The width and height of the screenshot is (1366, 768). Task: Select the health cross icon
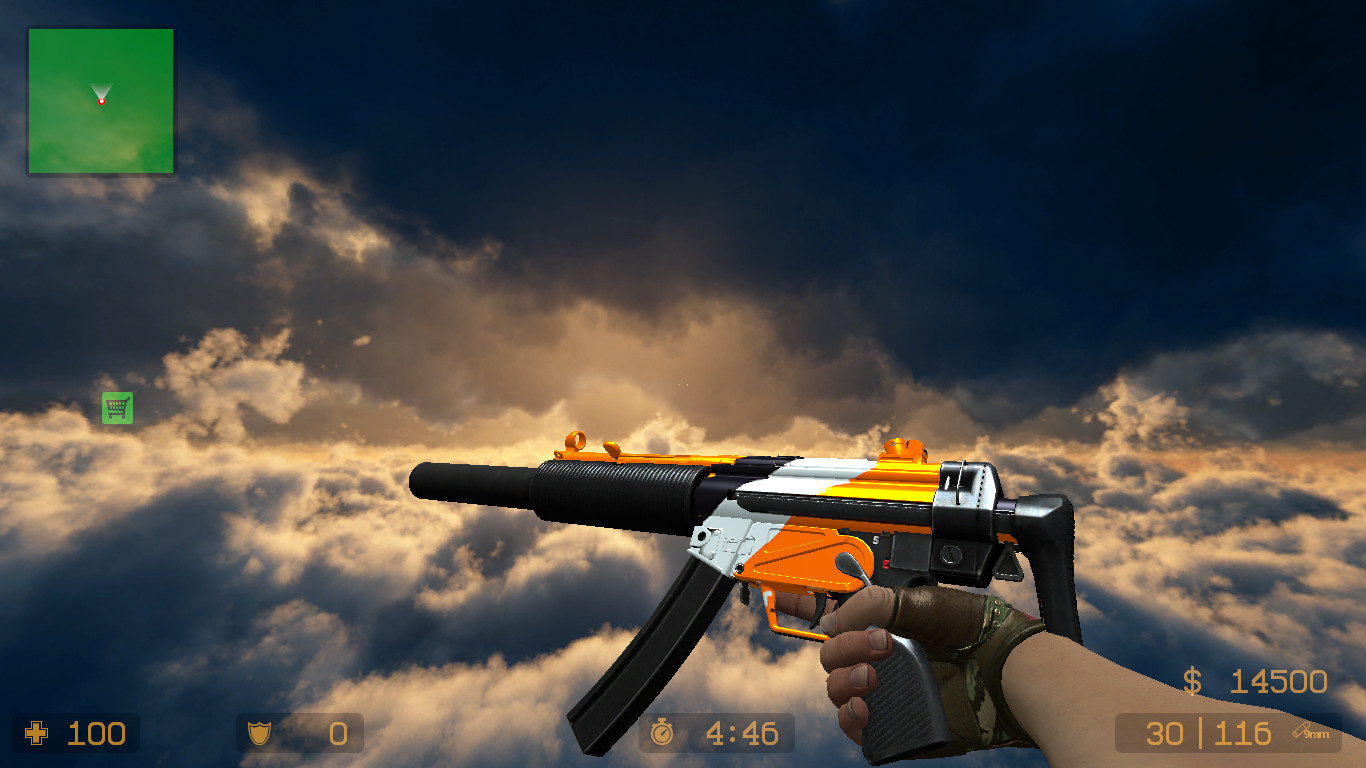[x=37, y=734]
